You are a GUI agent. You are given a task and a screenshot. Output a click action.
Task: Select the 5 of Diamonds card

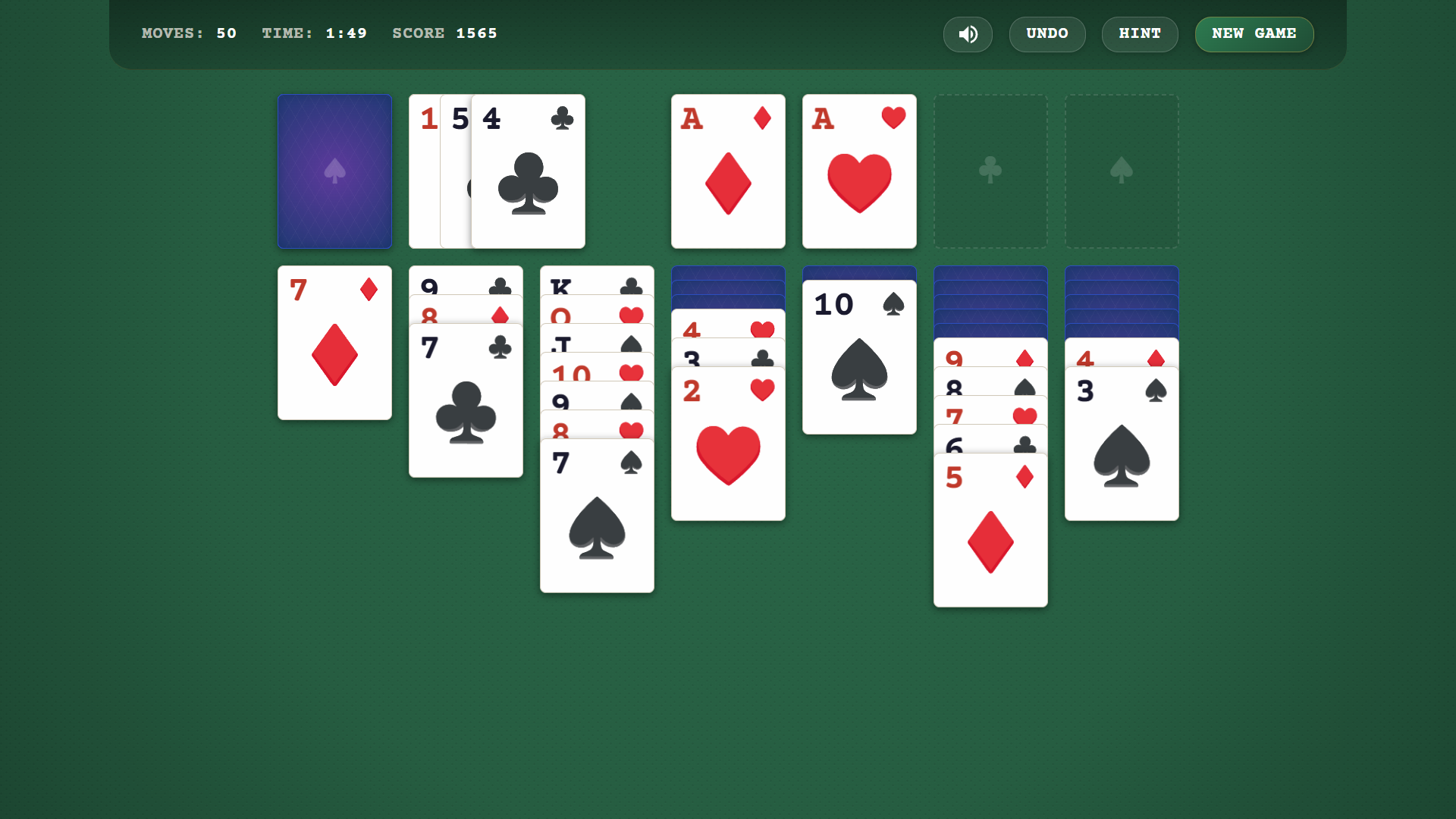[x=990, y=529]
